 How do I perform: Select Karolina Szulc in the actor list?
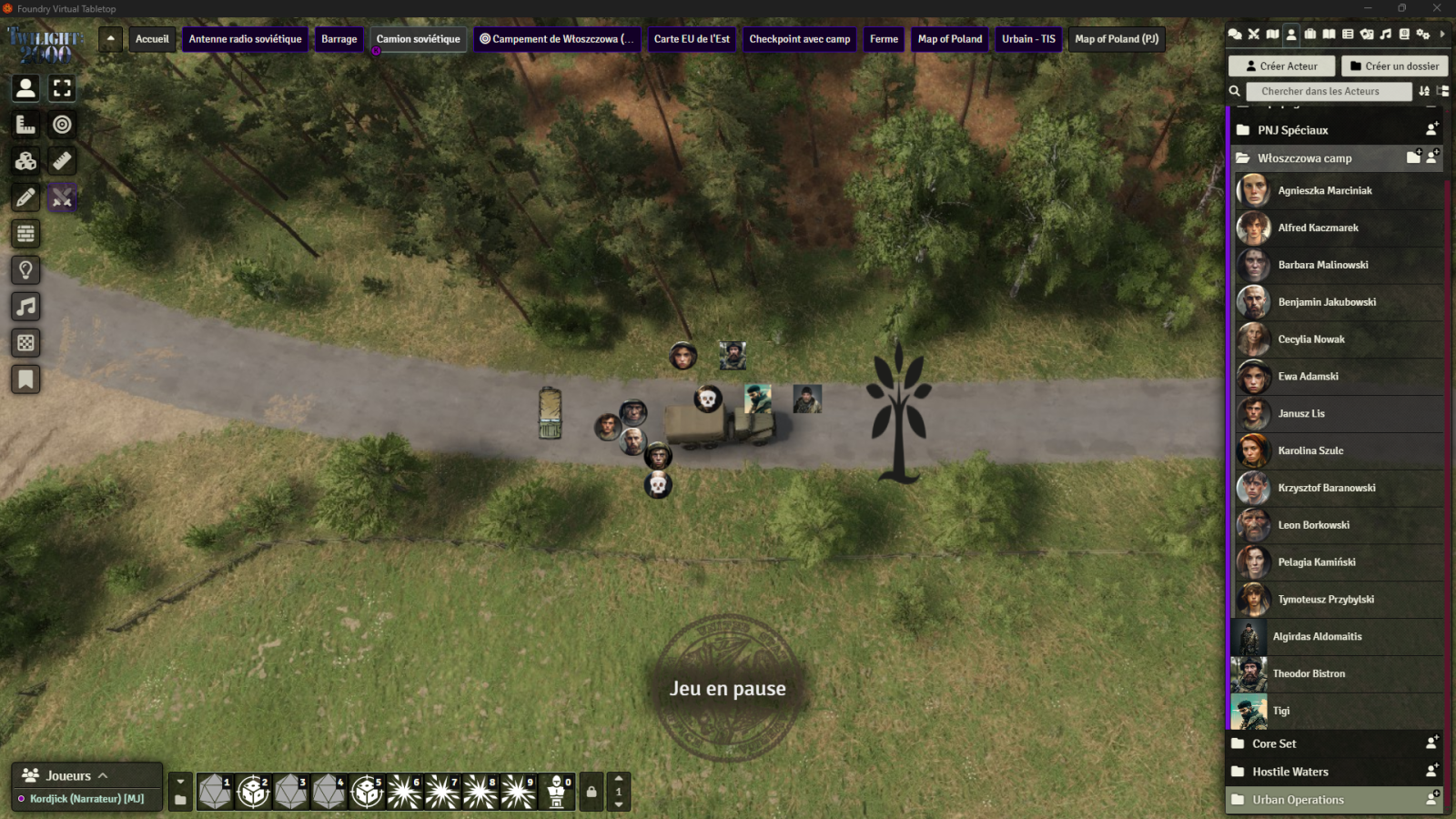pos(1310,451)
